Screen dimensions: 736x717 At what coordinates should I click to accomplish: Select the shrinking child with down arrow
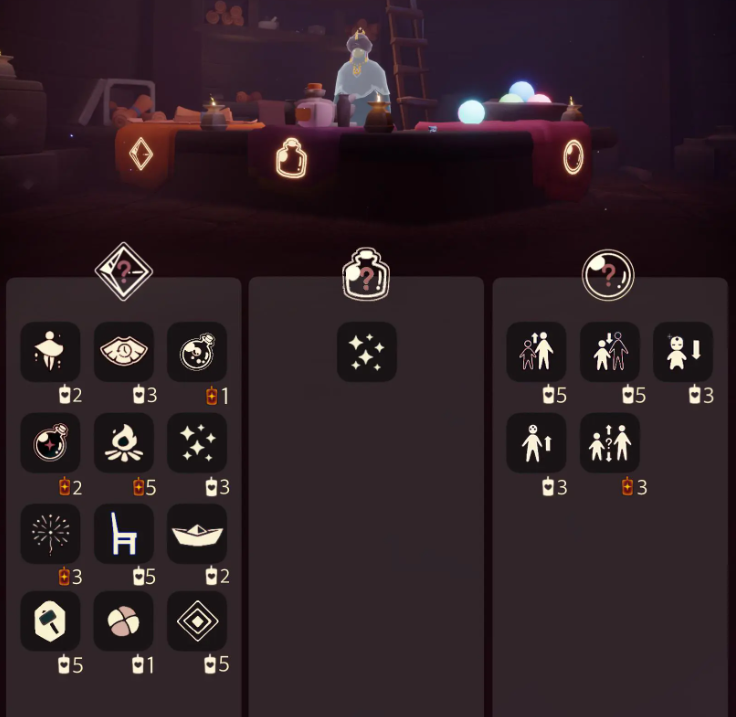coord(683,352)
